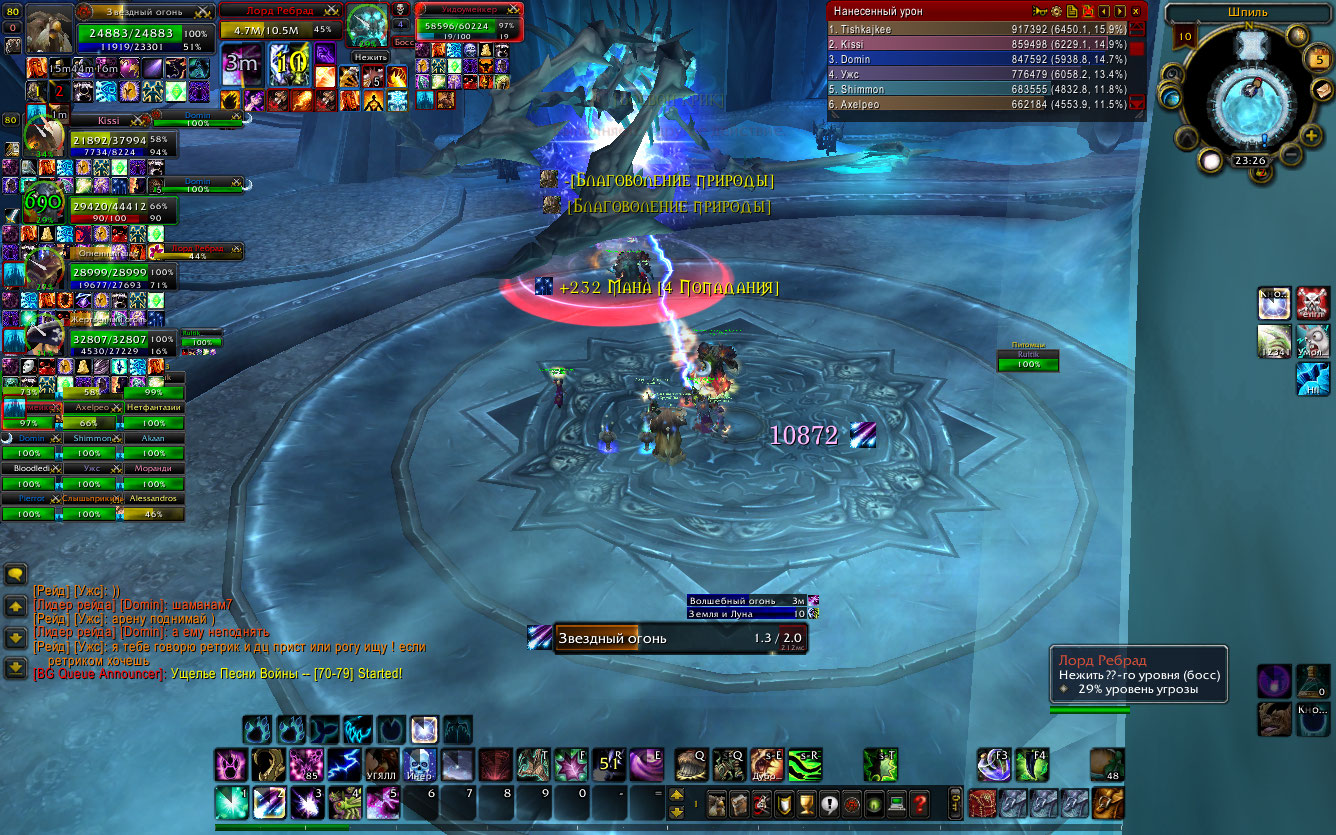Activate the ability in hotbar slot 3
1336x835 pixels.
coord(303,802)
